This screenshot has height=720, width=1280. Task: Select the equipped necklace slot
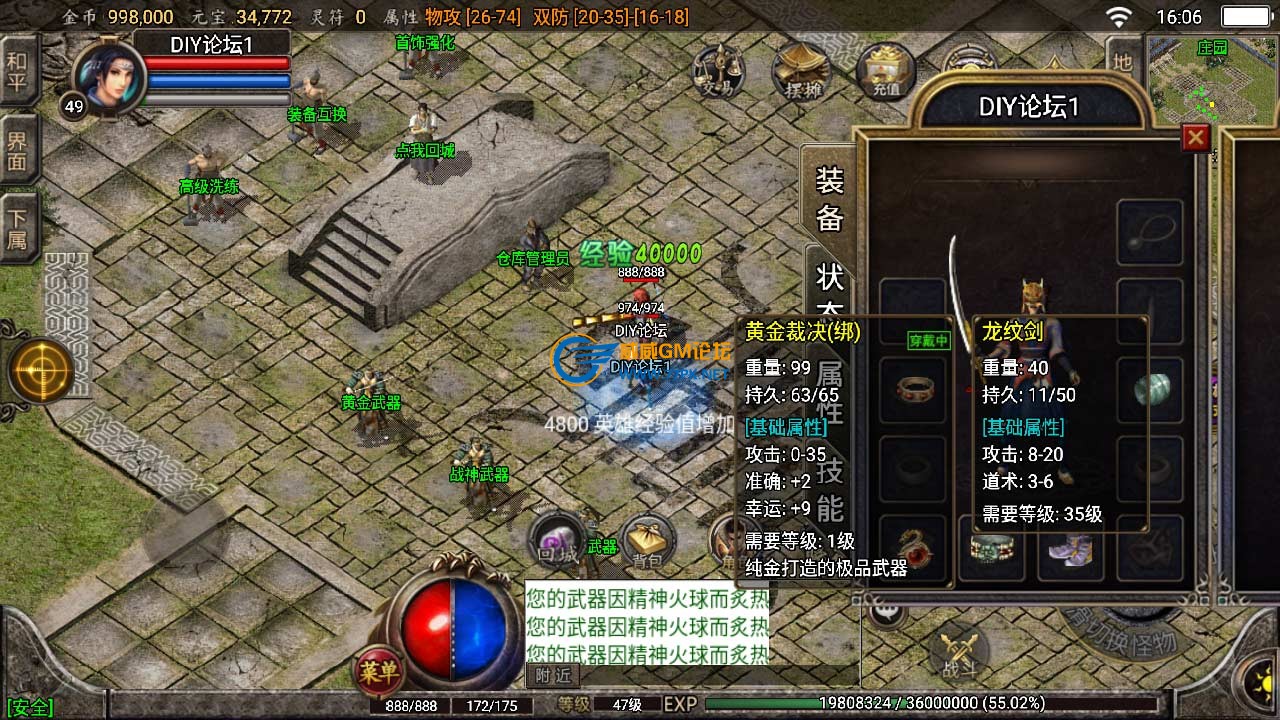pos(1150,232)
